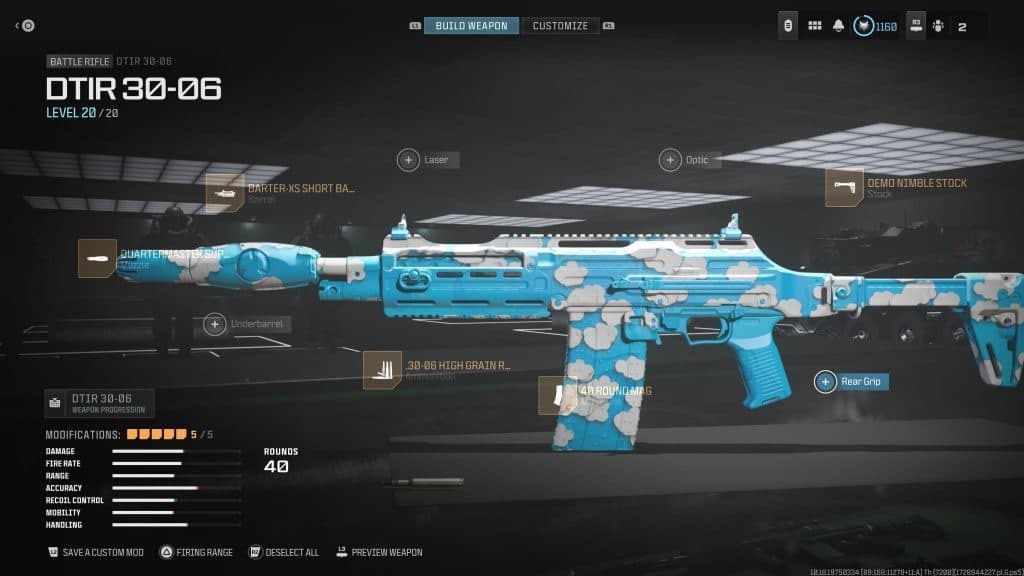Open the notifications bell
This screenshot has height=576, width=1024.
tap(838, 26)
